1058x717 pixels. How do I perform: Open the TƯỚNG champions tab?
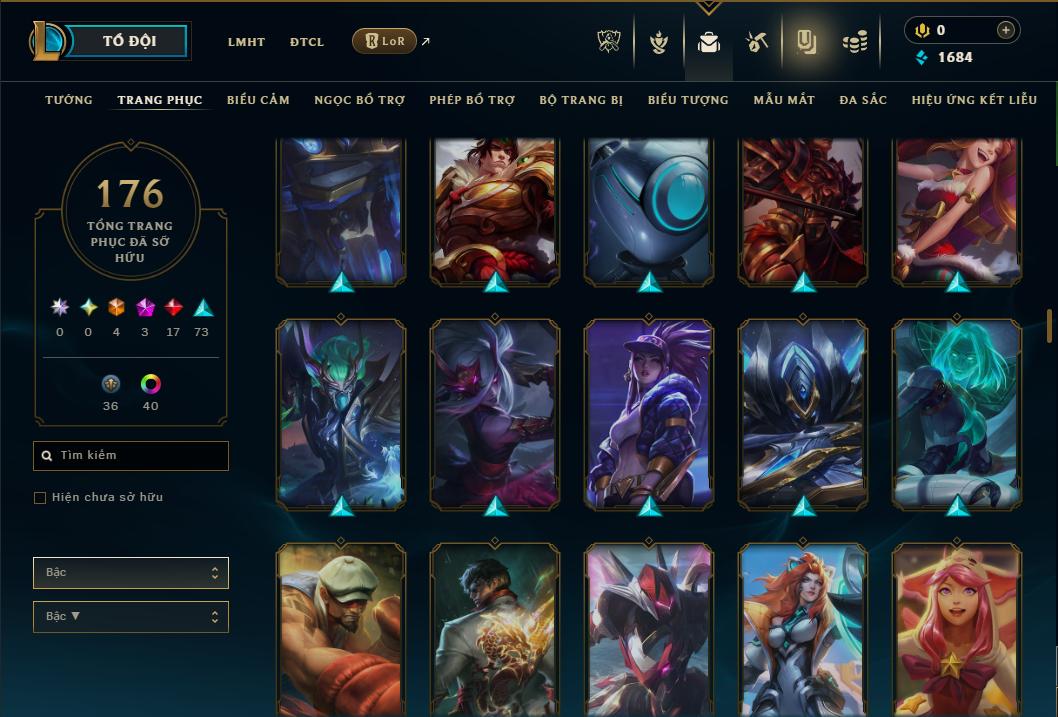69,100
